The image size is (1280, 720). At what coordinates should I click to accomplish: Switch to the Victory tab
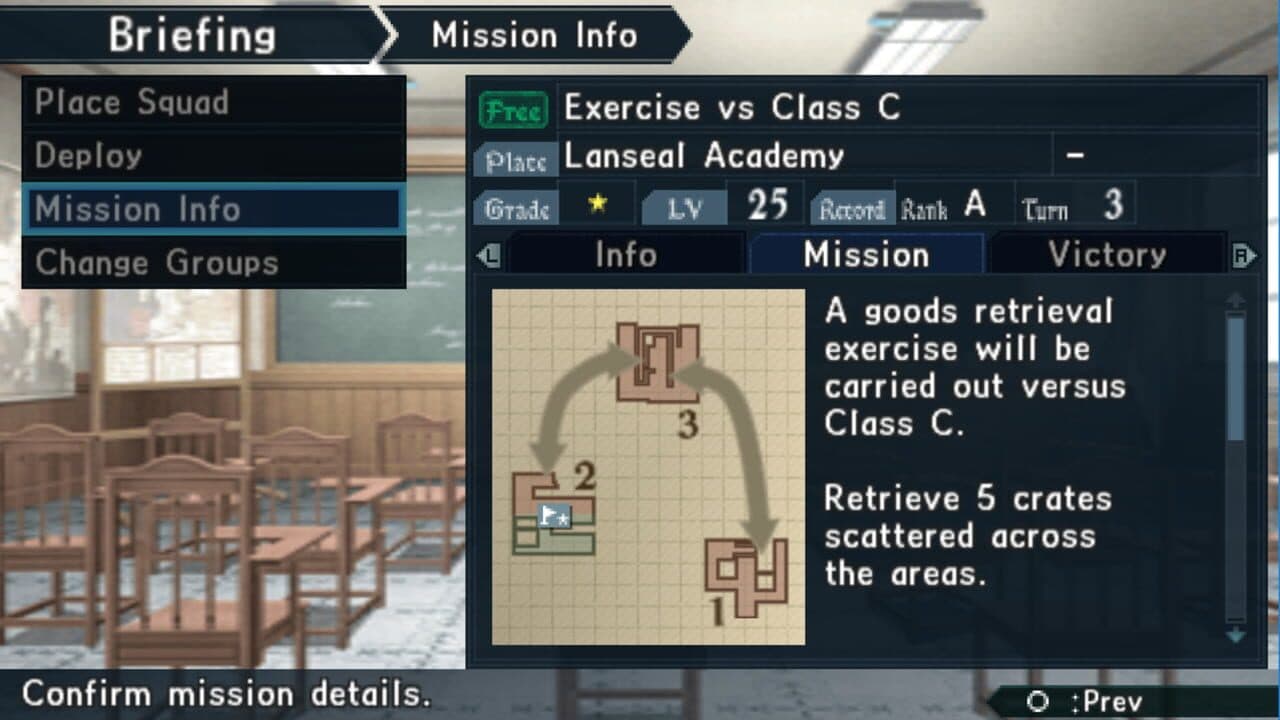pyautogui.click(x=1107, y=254)
